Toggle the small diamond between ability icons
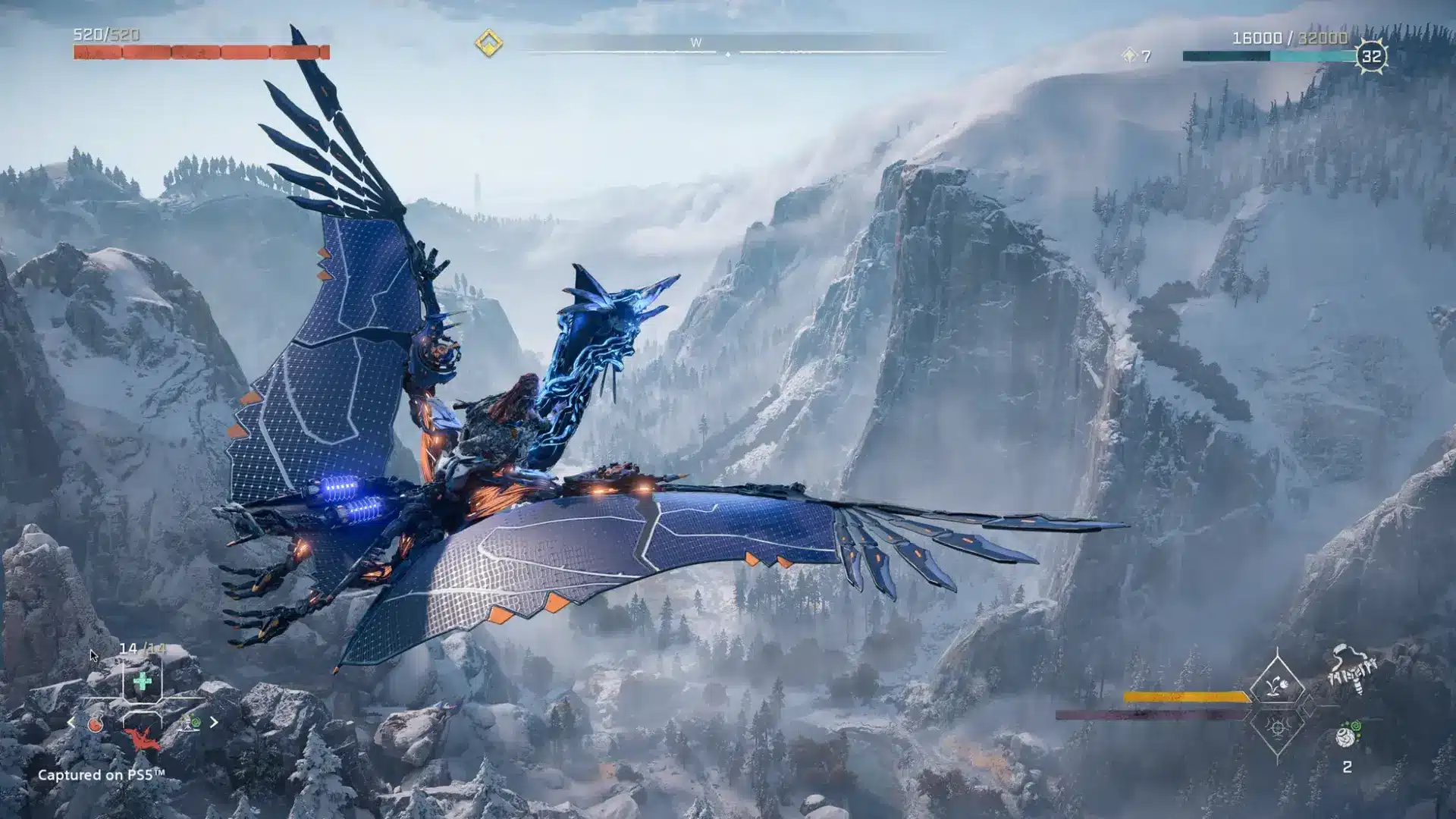 tap(1310, 706)
